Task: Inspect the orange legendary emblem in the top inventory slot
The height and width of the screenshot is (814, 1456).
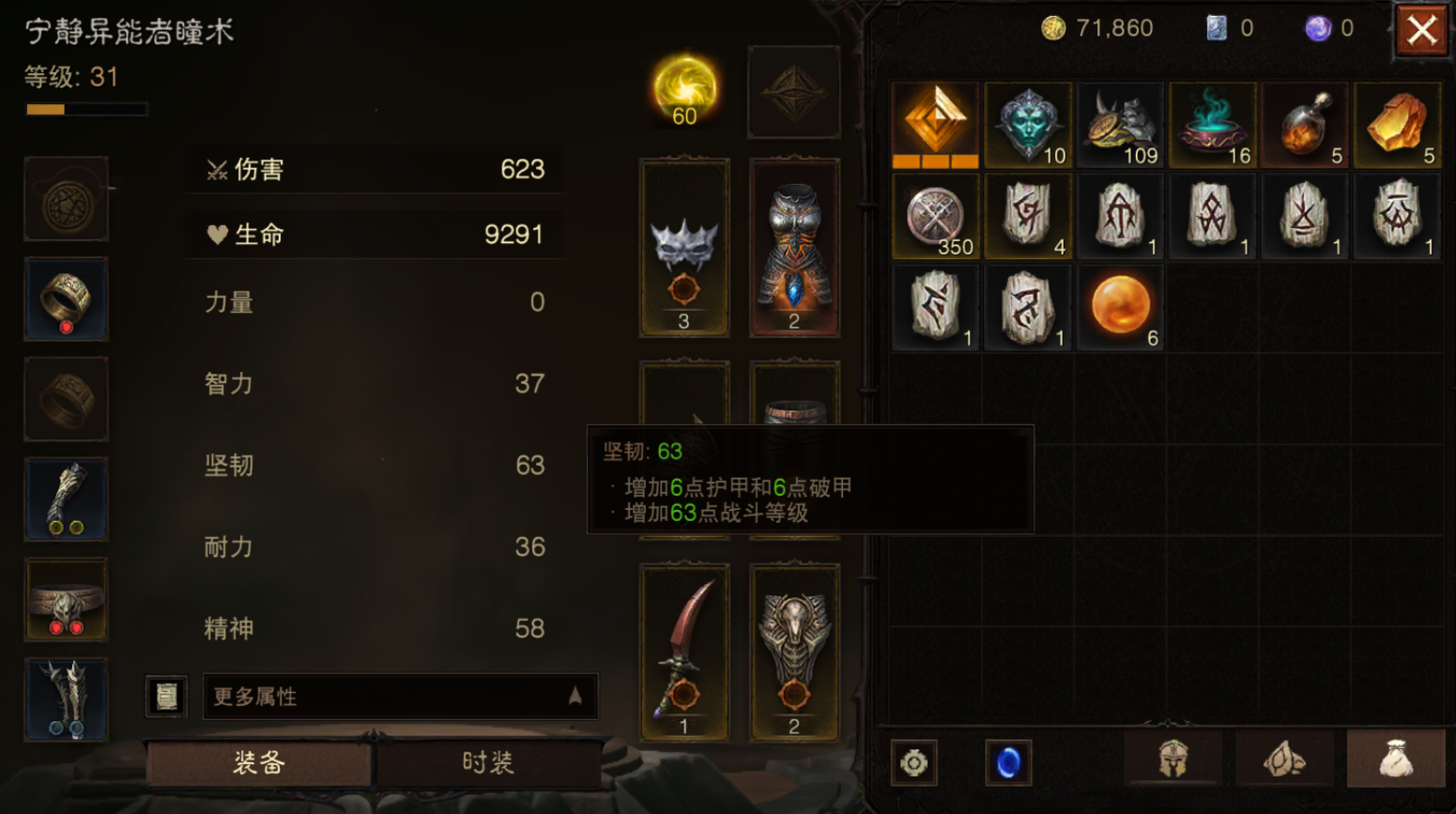Action: [935, 123]
